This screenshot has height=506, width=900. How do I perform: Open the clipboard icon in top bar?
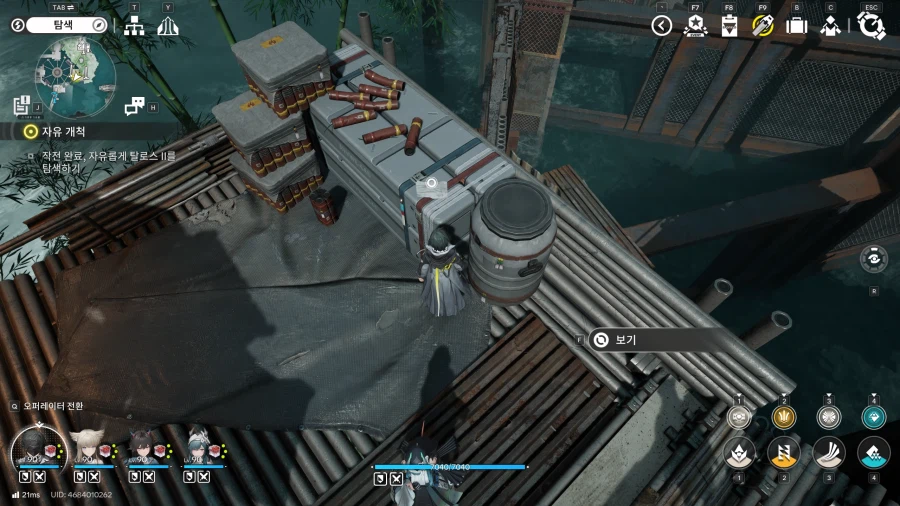[729, 26]
